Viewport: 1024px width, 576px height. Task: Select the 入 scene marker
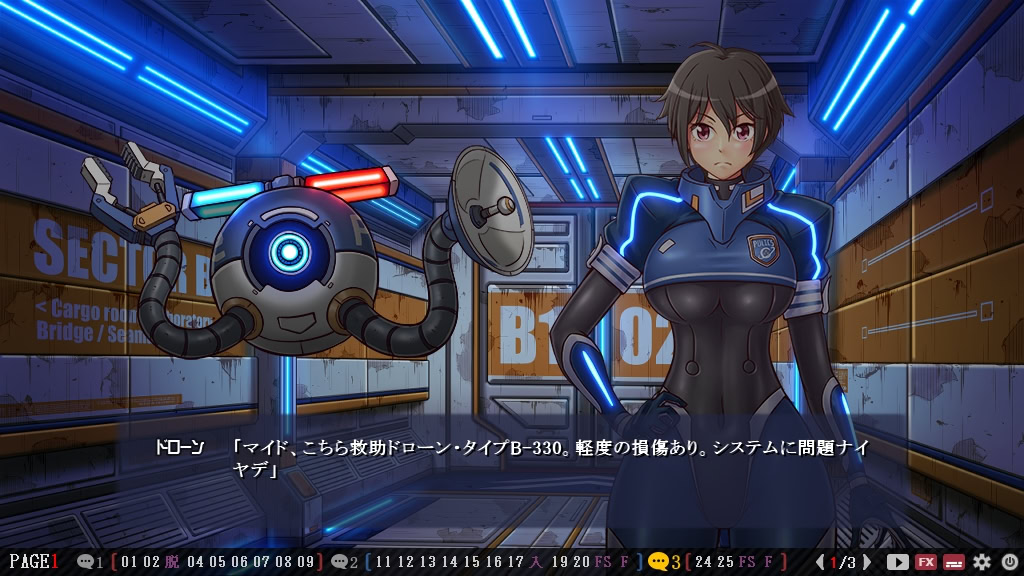(537, 562)
